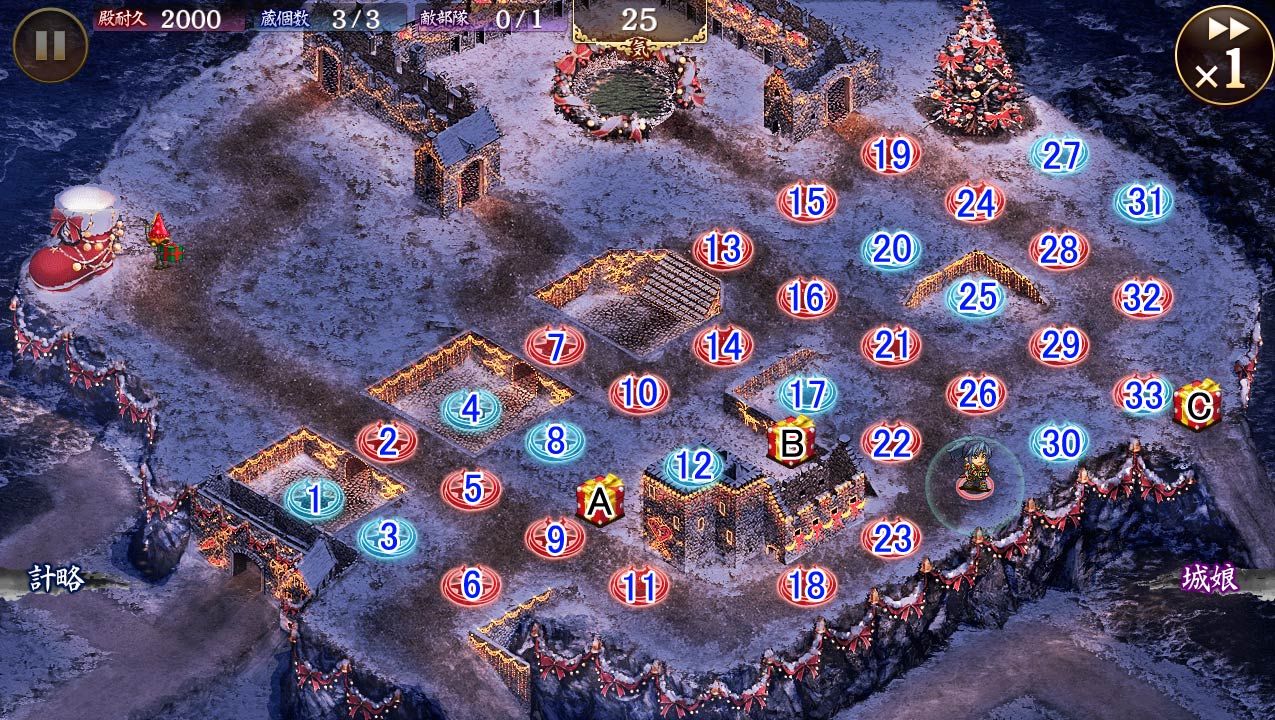Choose red deployment tile 13

click(723, 249)
